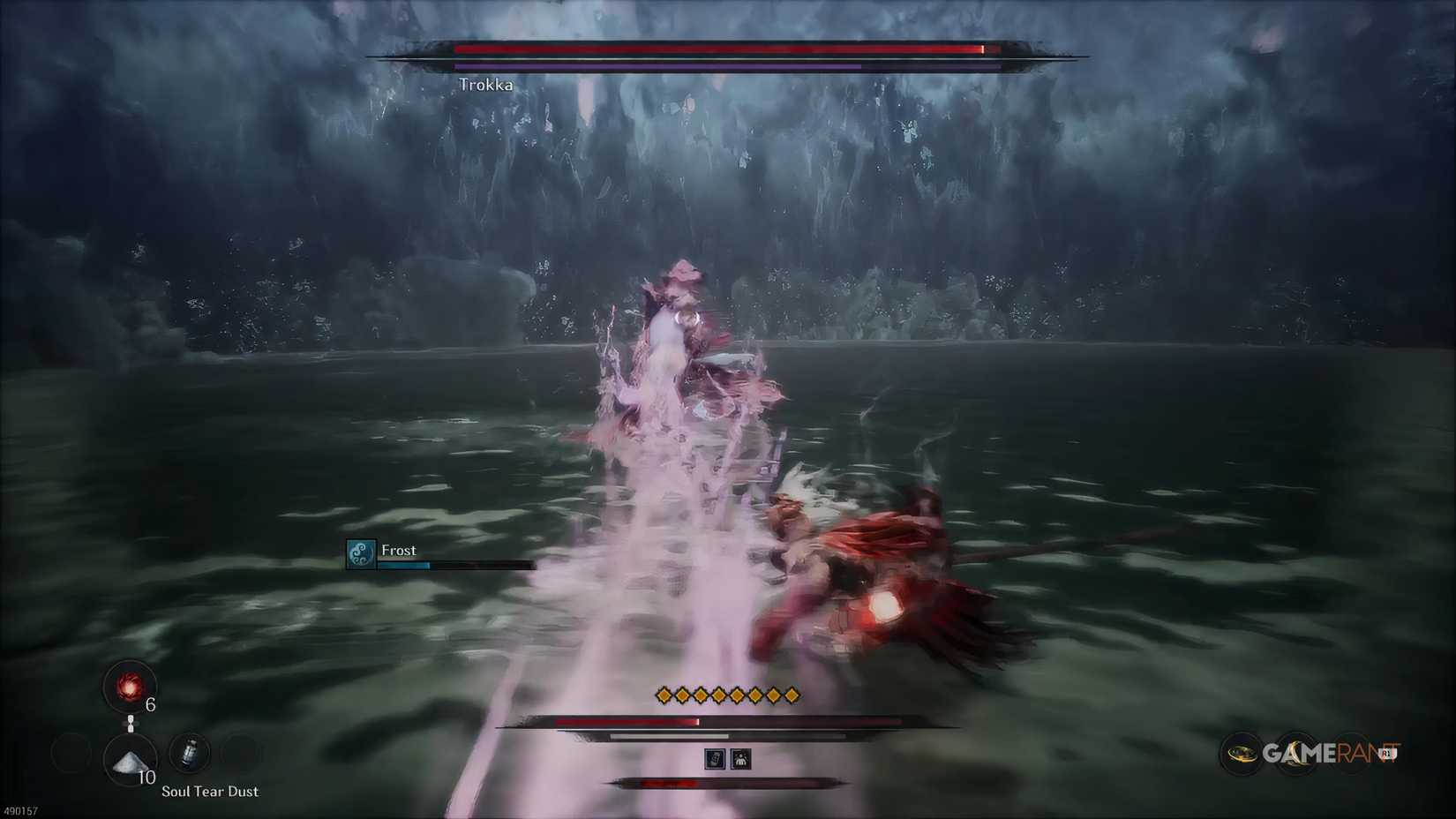Toggle the last gold diamond pip on the right
Screen dimensions: 1456x819
pyautogui.click(x=792, y=696)
